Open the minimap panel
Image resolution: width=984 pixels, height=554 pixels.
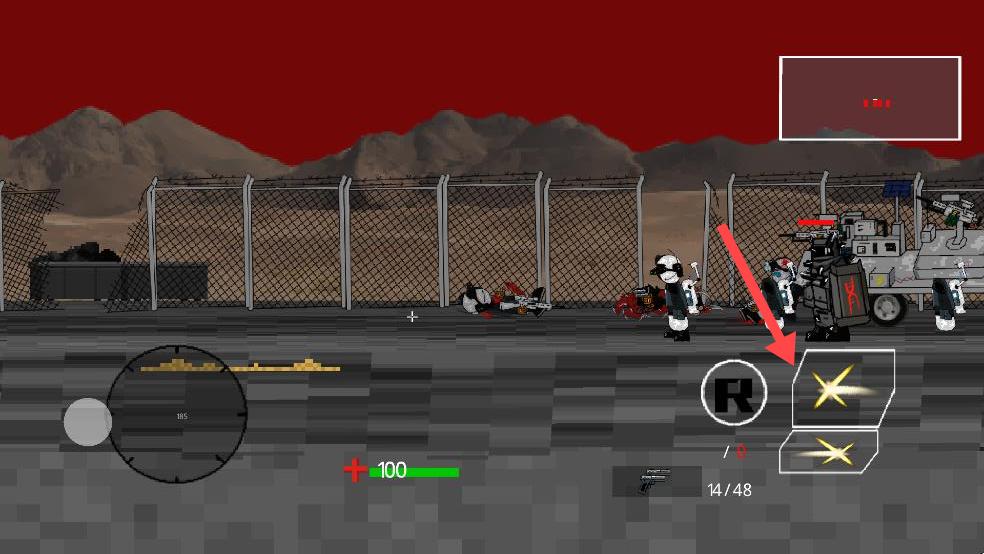[870, 98]
